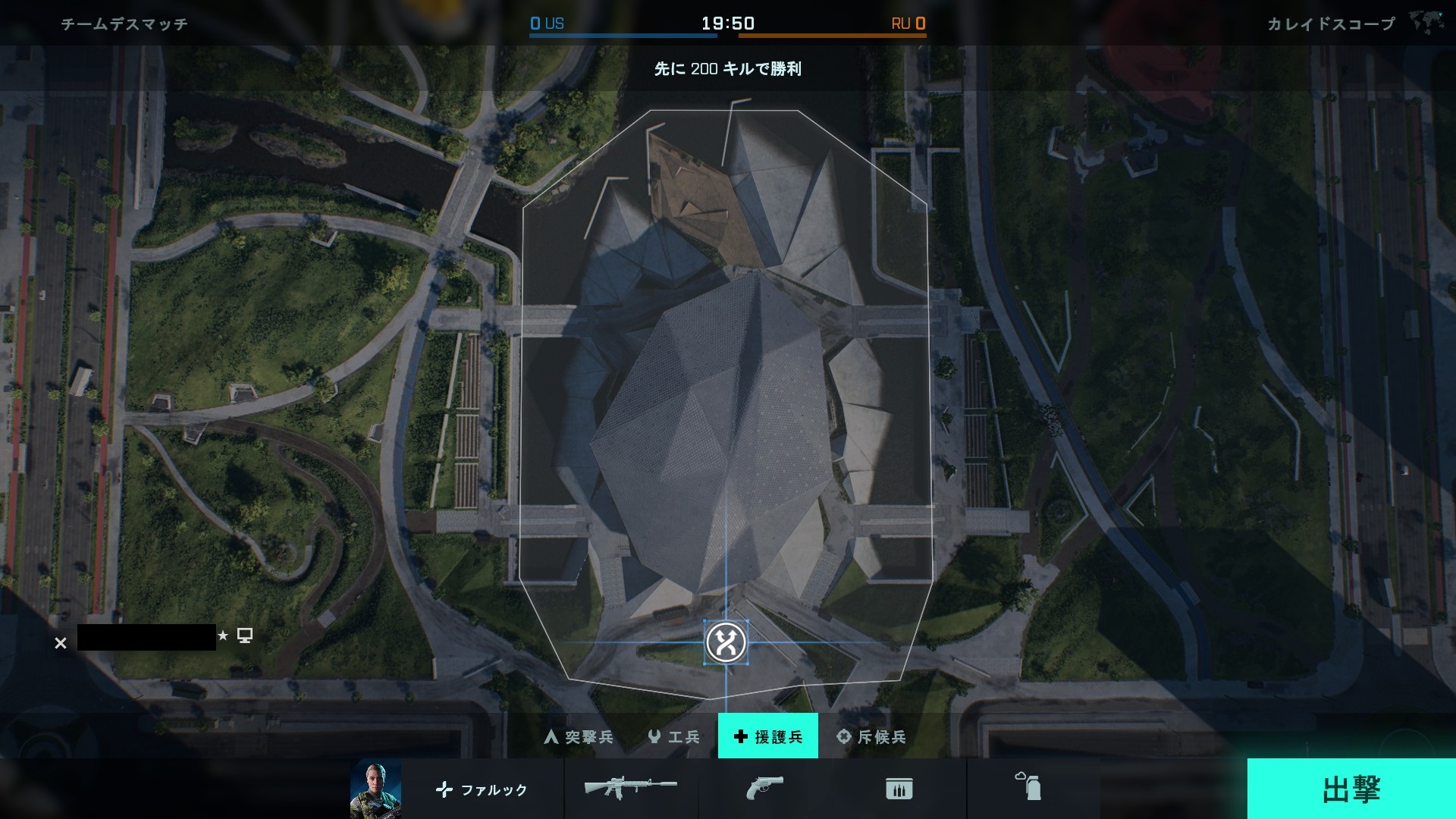The width and height of the screenshot is (1456, 819).
Task: Choose the 援護兵 support class tab
Action: [x=767, y=736]
